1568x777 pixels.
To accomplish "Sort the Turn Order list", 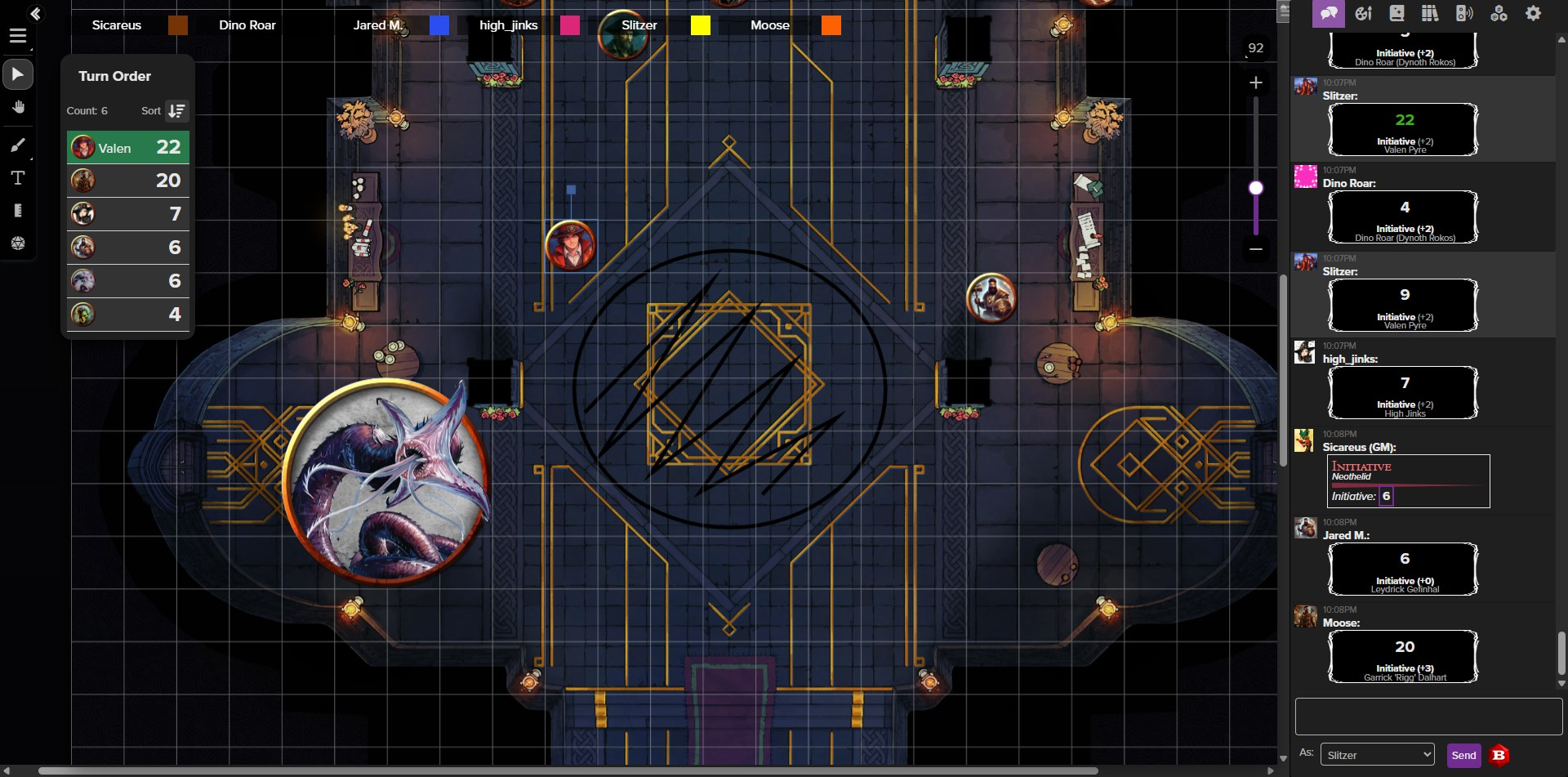I will click(176, 111).
